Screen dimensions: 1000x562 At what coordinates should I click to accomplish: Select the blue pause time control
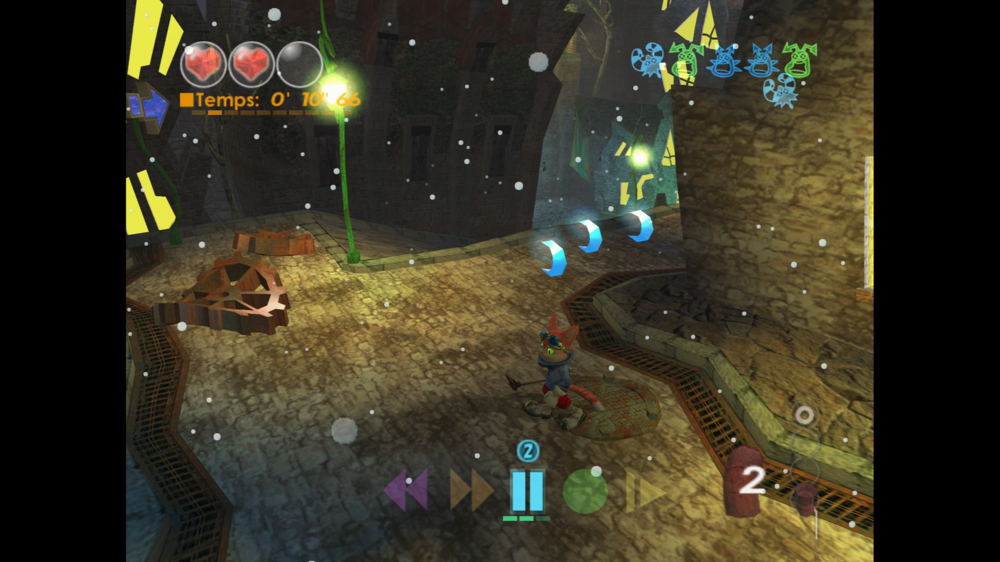pos(527,490)
